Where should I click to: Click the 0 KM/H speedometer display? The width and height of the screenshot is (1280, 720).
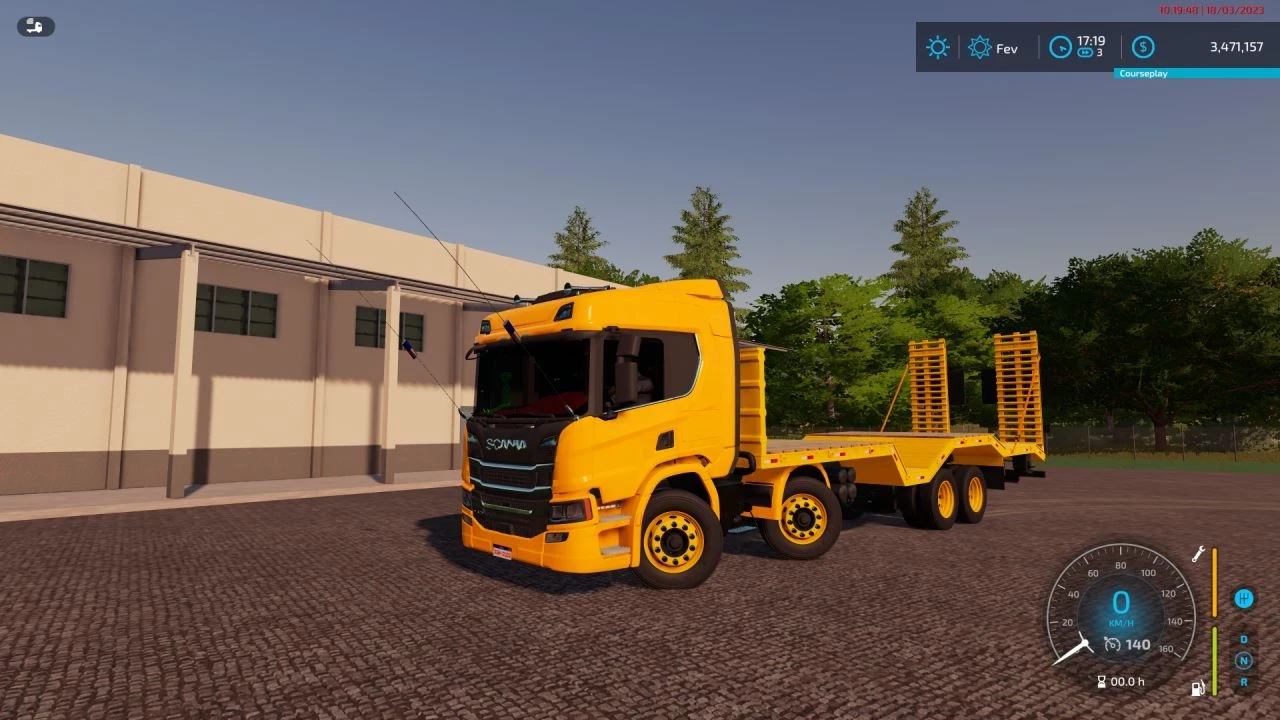tap(1121, 603)
